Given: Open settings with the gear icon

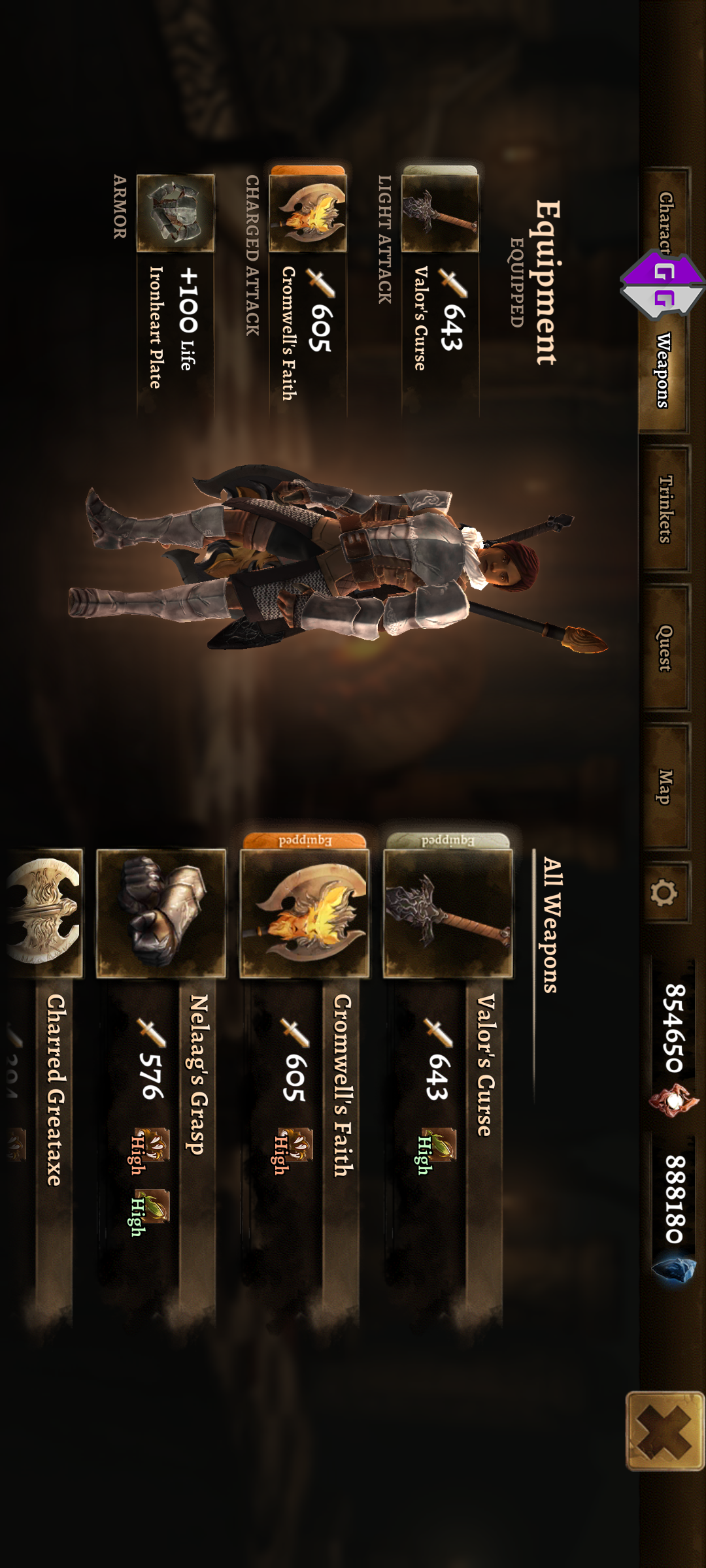Looking at the screenshot, I should coord(665,892).
